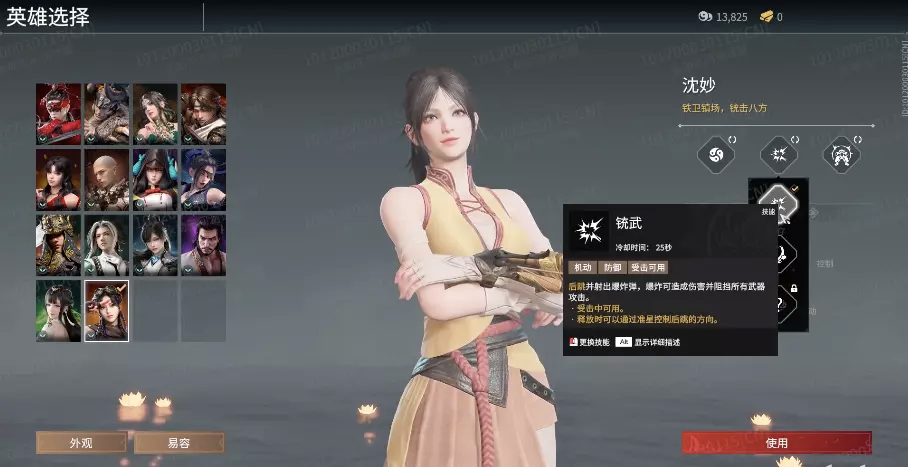The width and height of the screenshot is (908, 467).
Task: Select the white-haired hero portrait
Action: (106, 245)
